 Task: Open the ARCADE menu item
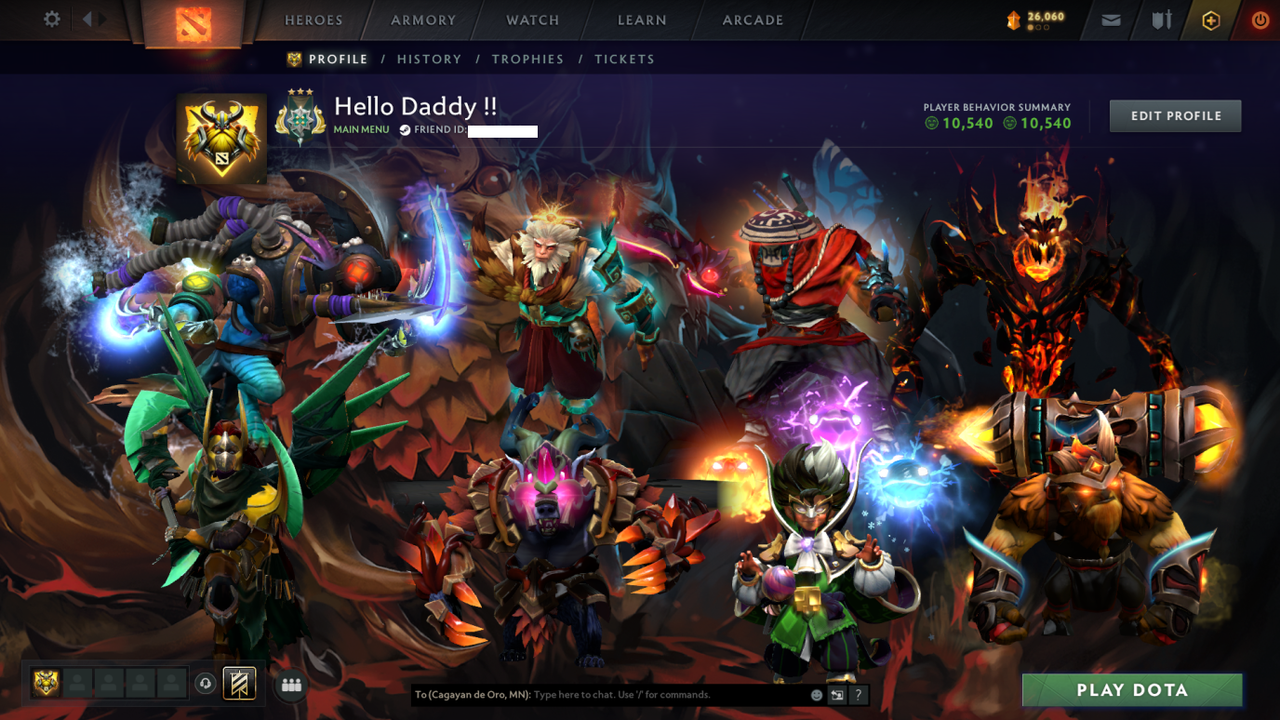coord(751,19)
